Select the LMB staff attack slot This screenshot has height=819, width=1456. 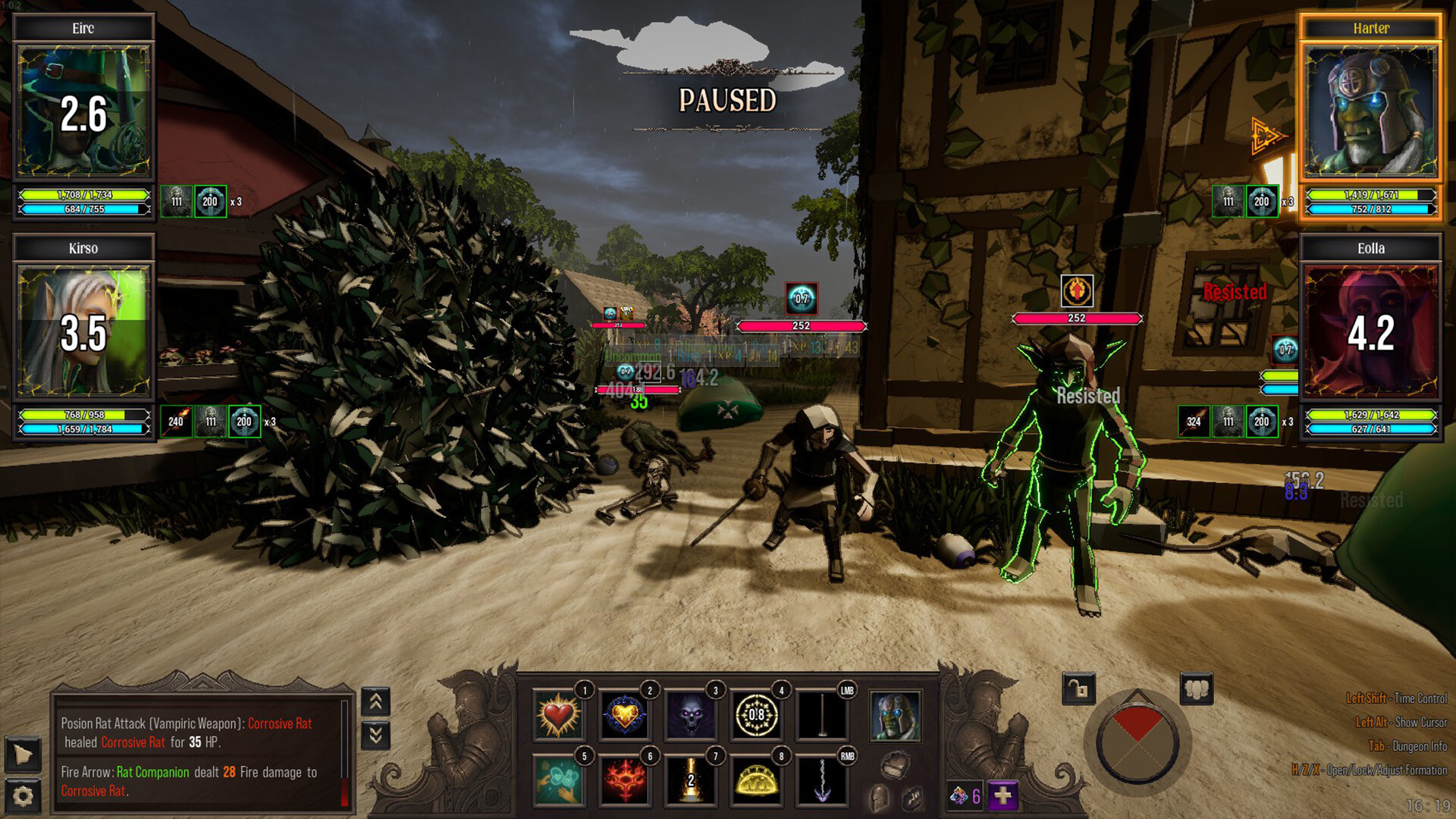pyautogui.click(x=822, y=715)
